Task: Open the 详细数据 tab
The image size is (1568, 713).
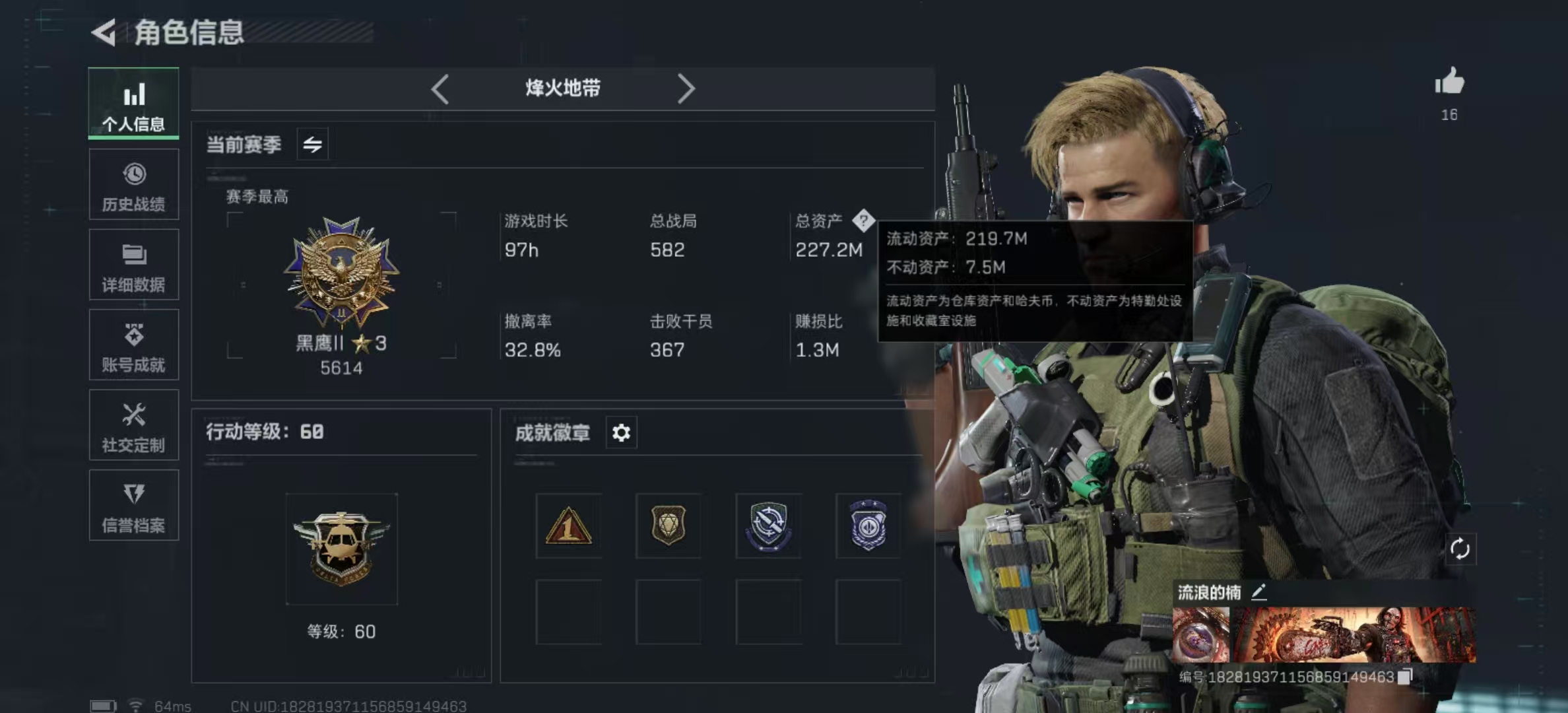Action: coord(134,265)
